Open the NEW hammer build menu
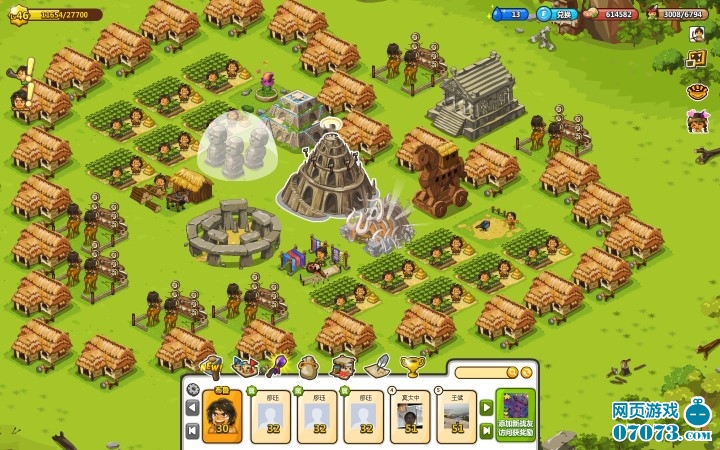The width and height of the screenshot is (720, 450). pyautogui.click(x=211, y=365)
